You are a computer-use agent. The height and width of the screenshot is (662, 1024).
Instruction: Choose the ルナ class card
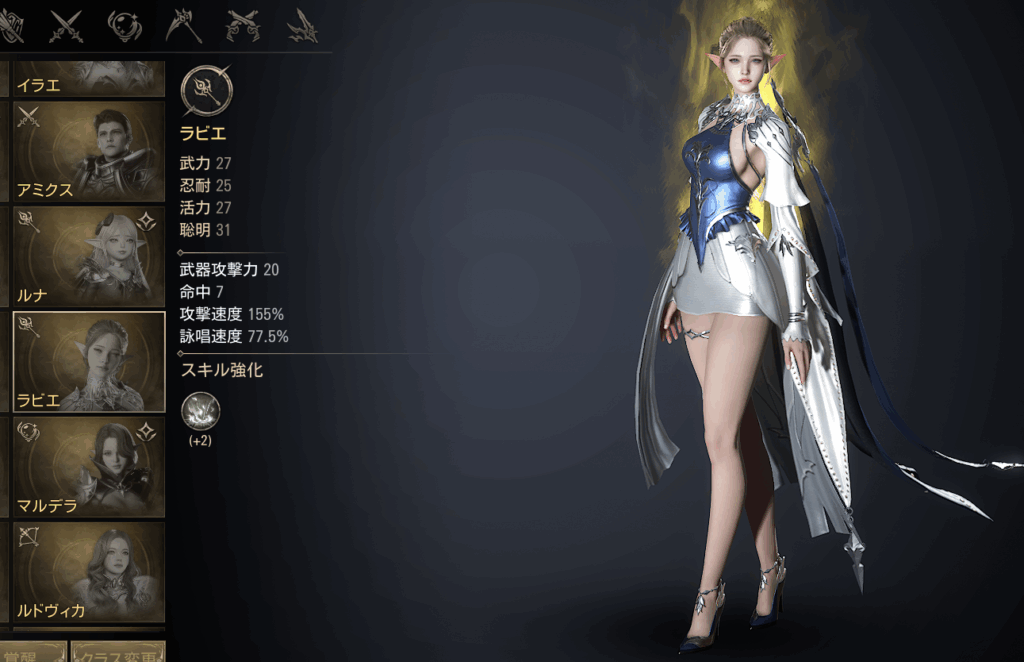coord(88,255)
